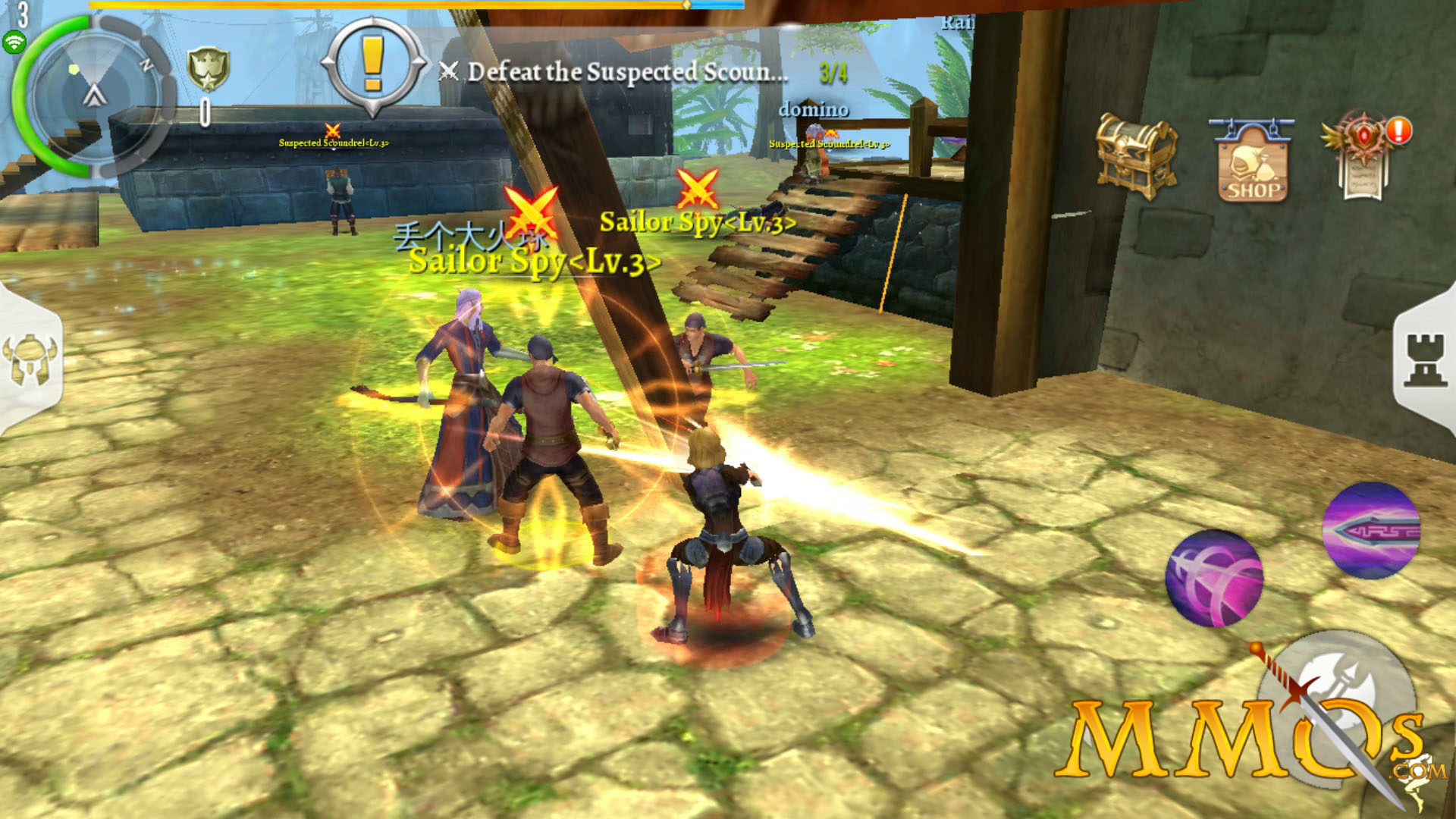Expand the castle tower side panel tab

click(1425, 361)
